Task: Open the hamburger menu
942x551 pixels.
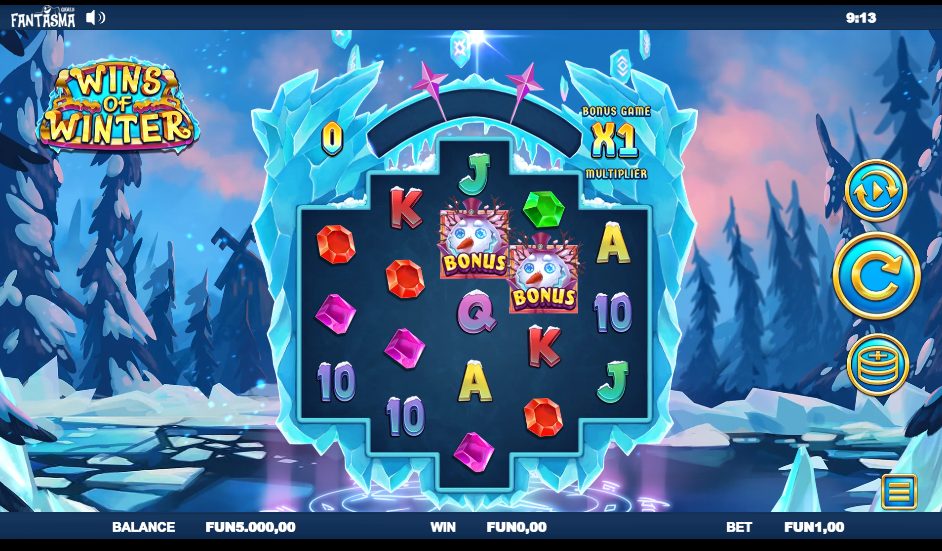Action: pos(898,491)
